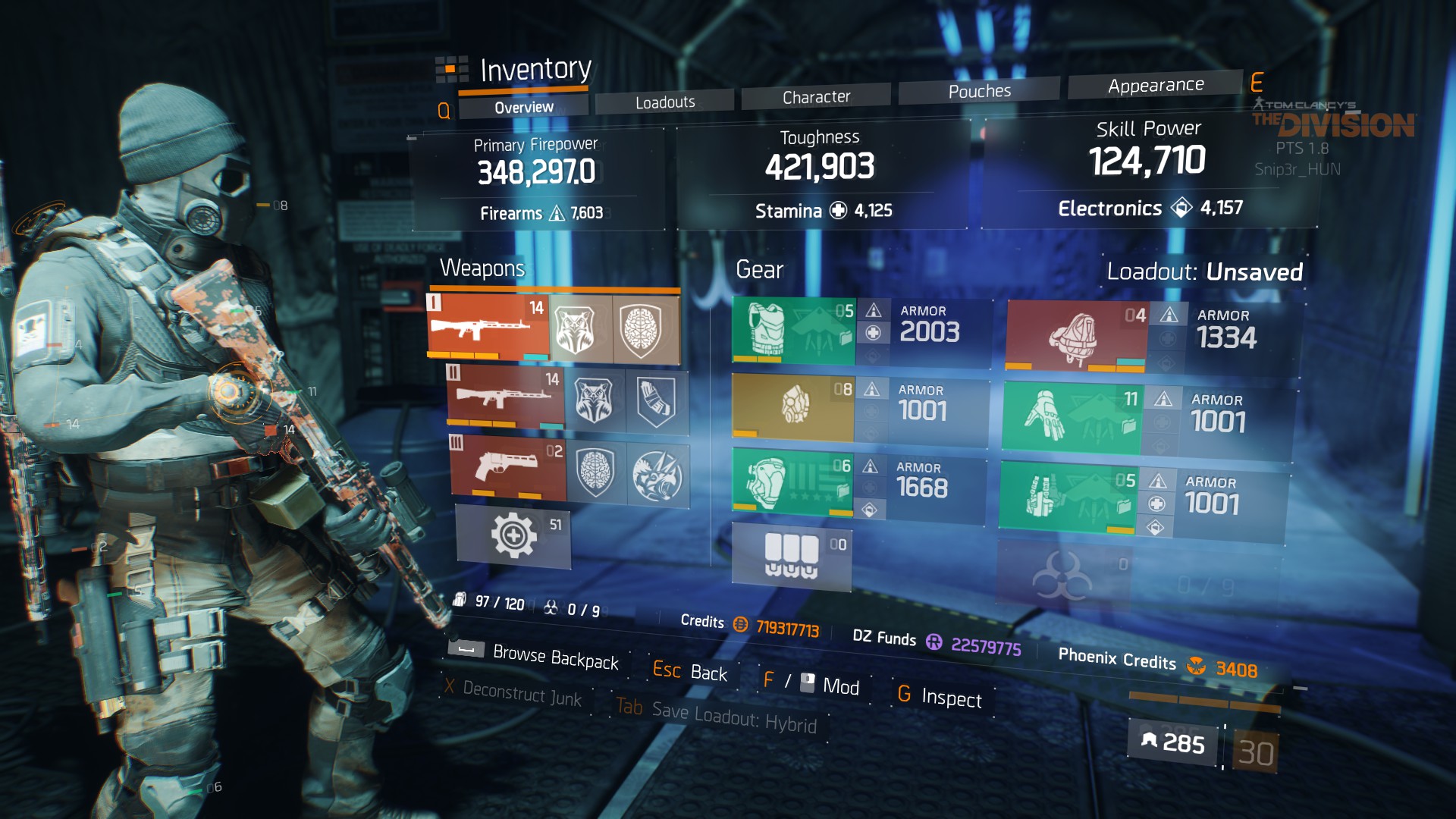Open the grenades slot under Gear
1456x819 pixels.
click(792, 556)
